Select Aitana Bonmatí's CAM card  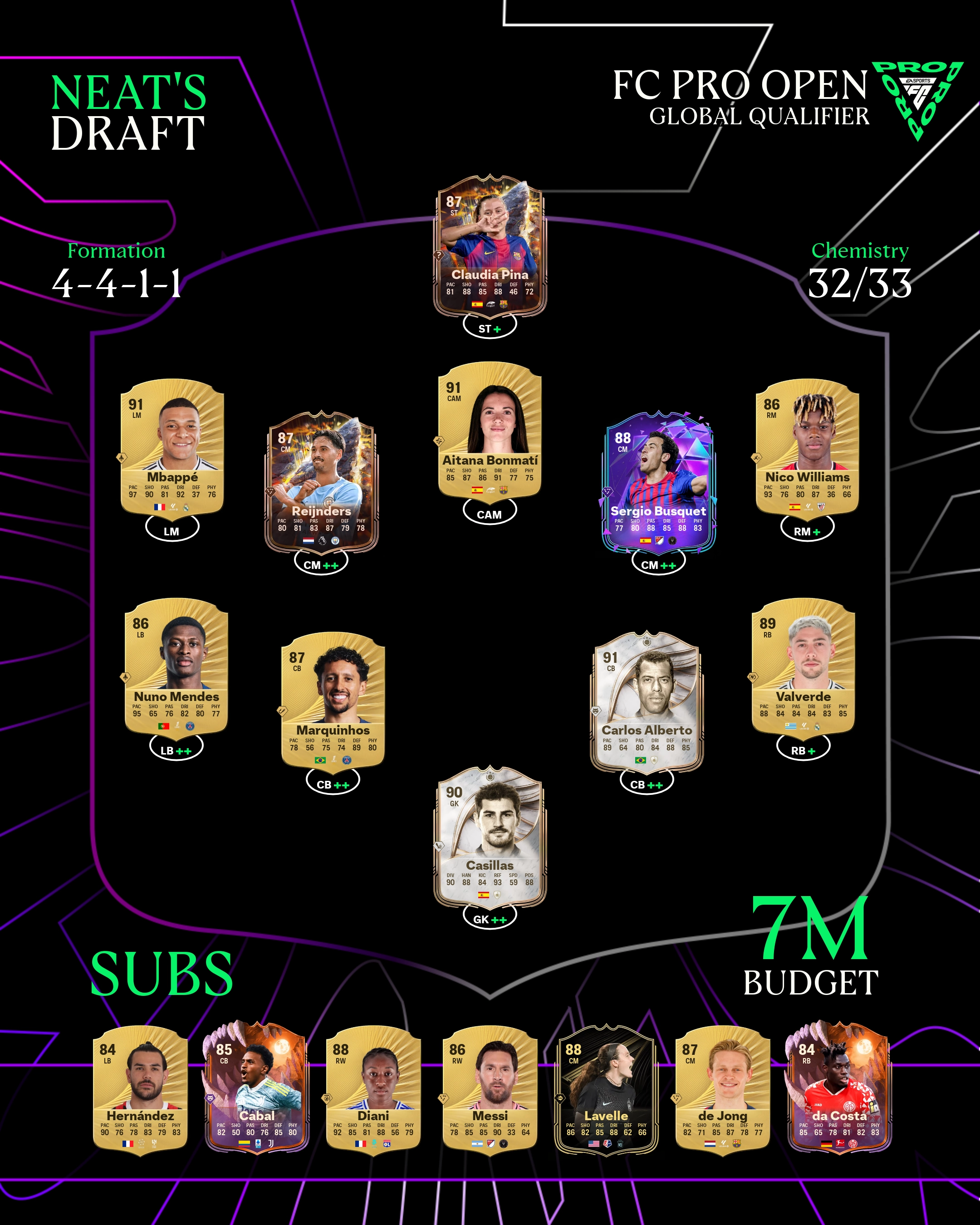click(x=490, y=430)
